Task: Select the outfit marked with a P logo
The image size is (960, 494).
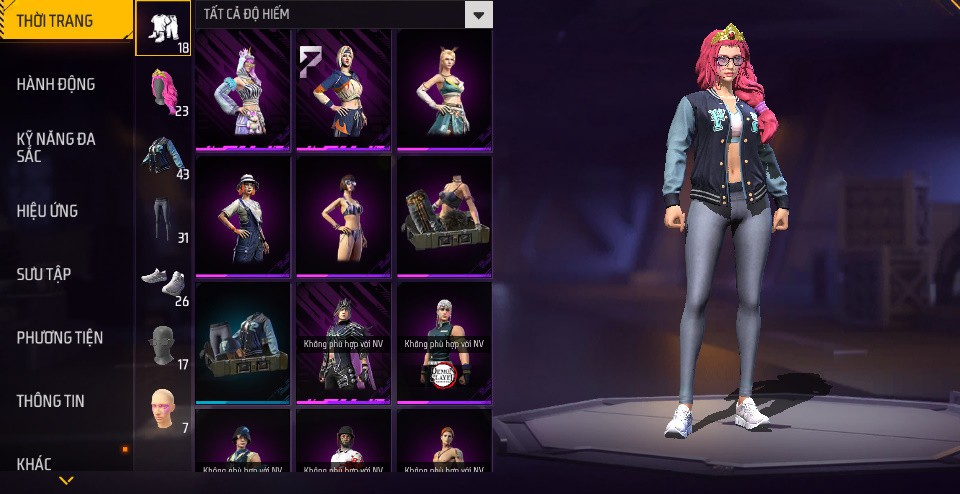Action: coord(343,90)
